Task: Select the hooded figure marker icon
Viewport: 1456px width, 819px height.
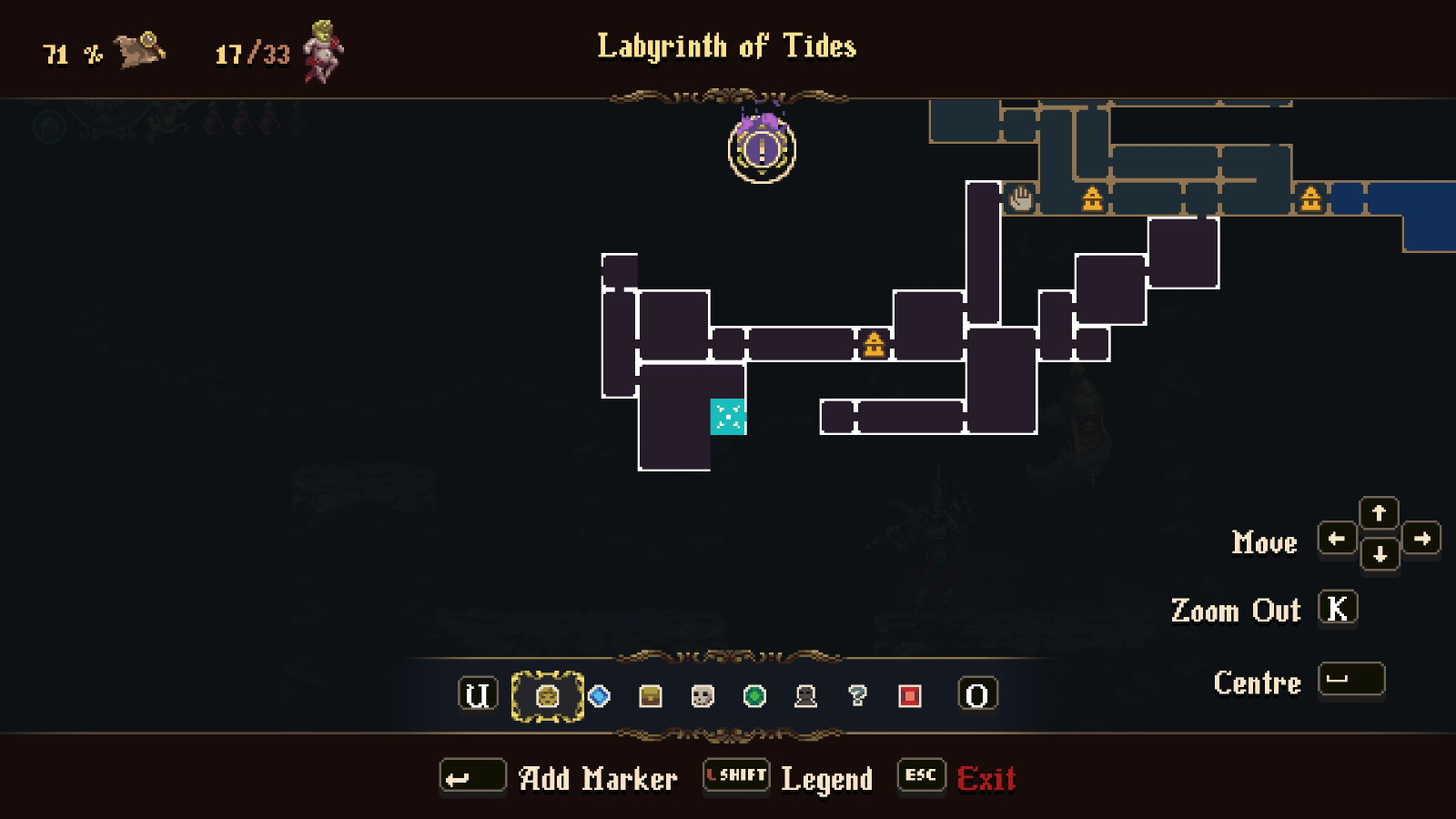Action: pyautogui.click(x=804, y=696)
